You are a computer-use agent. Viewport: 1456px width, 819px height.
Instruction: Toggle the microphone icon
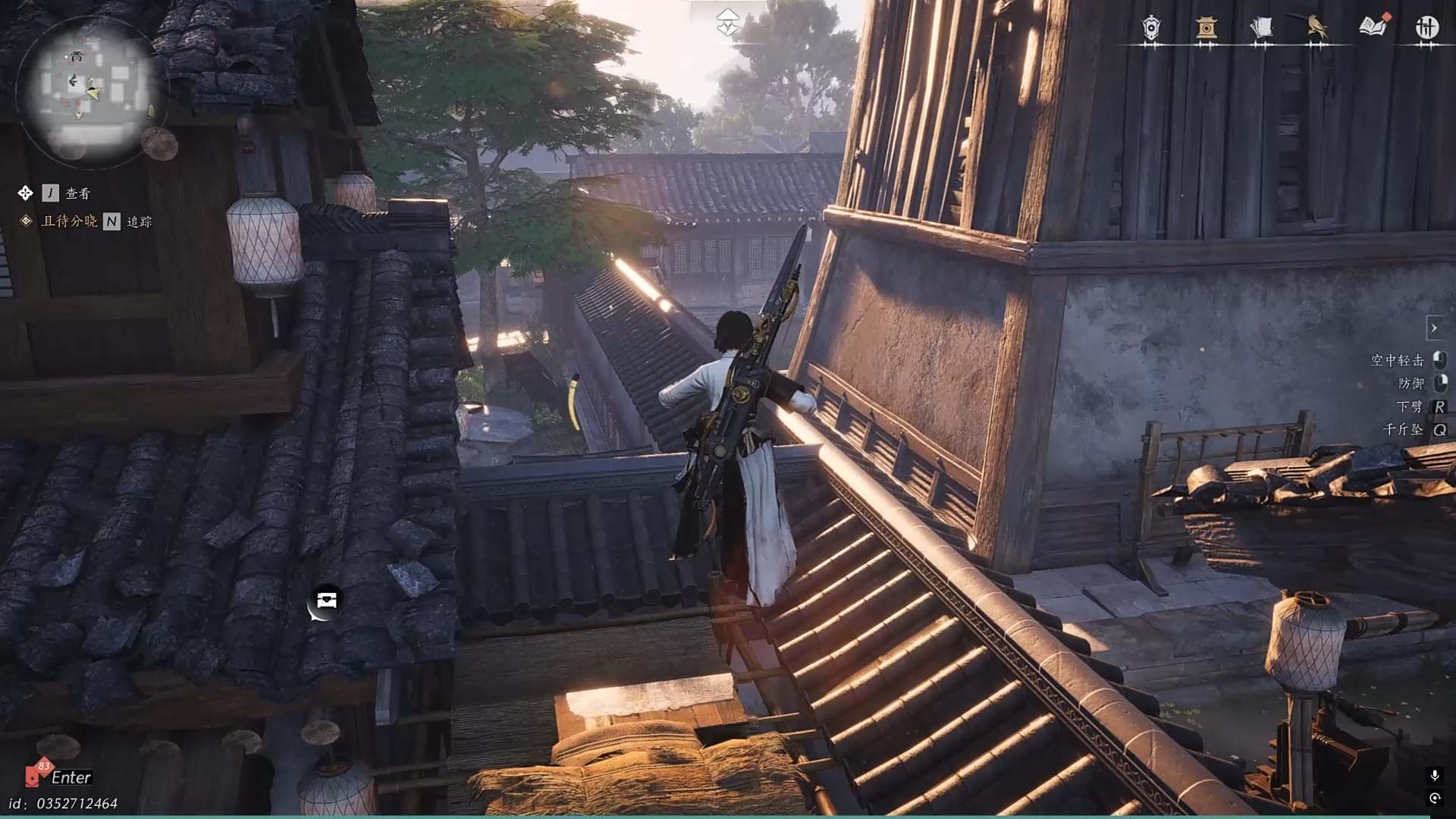1435,775
